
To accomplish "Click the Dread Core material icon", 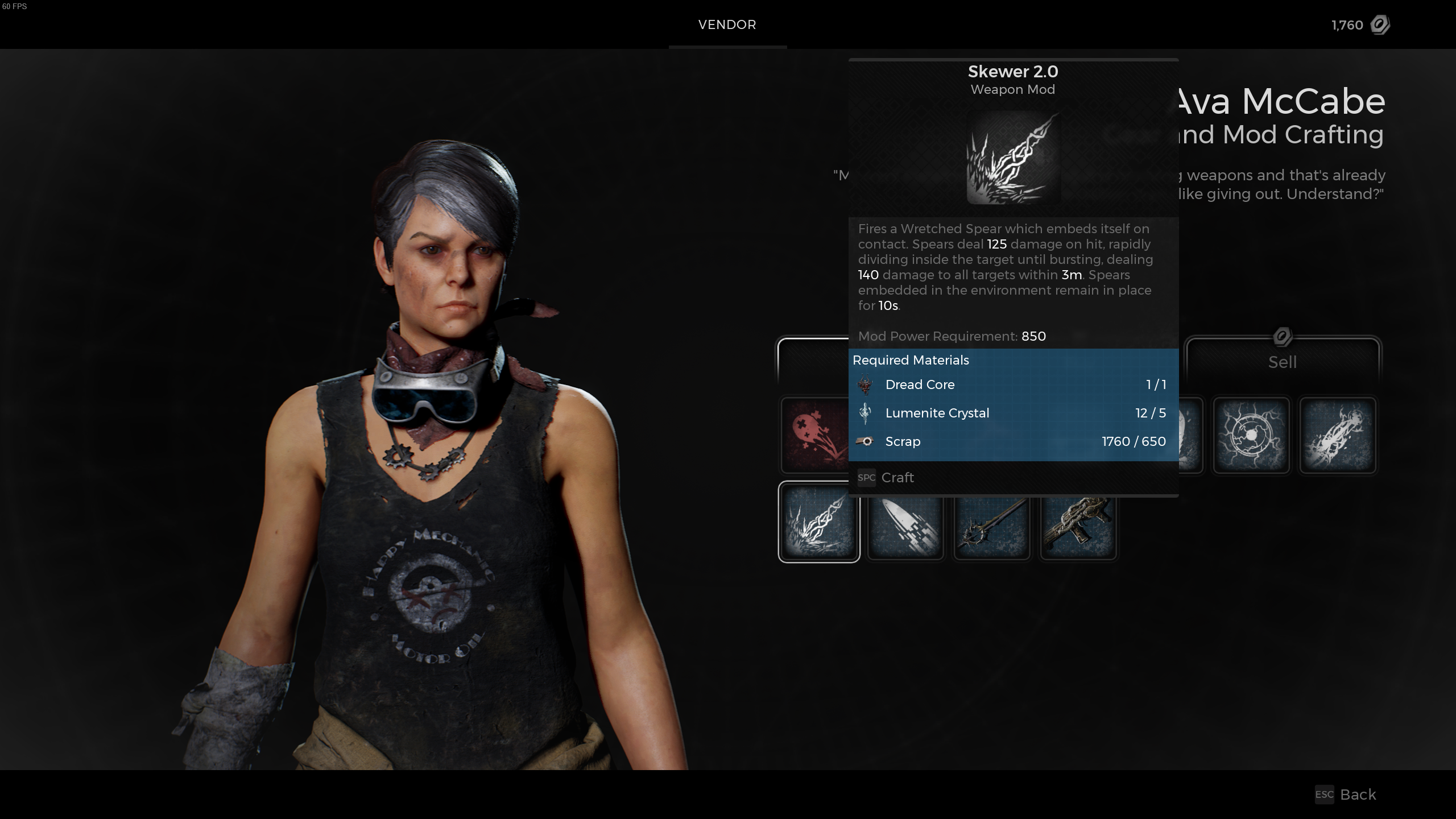I will click(x=866, y=384).
